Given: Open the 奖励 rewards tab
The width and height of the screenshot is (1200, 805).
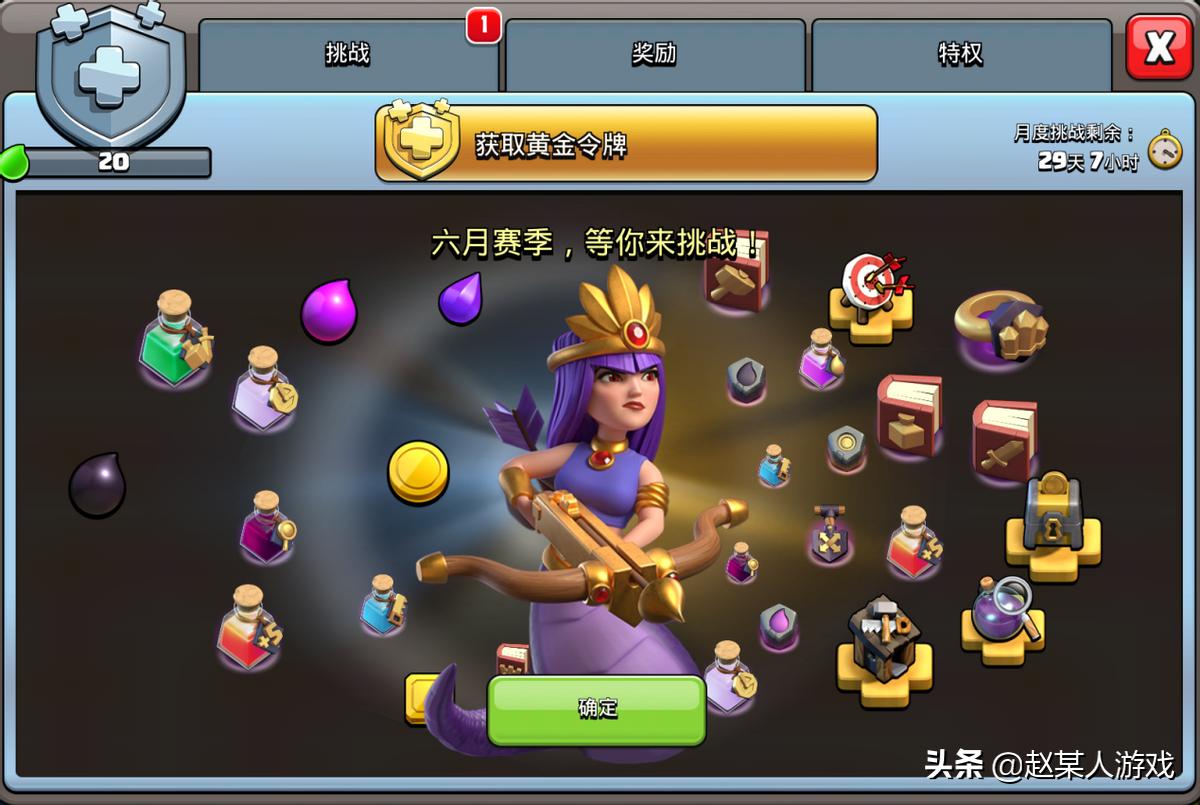Looking at the screenshot, I should coord(654,55).
